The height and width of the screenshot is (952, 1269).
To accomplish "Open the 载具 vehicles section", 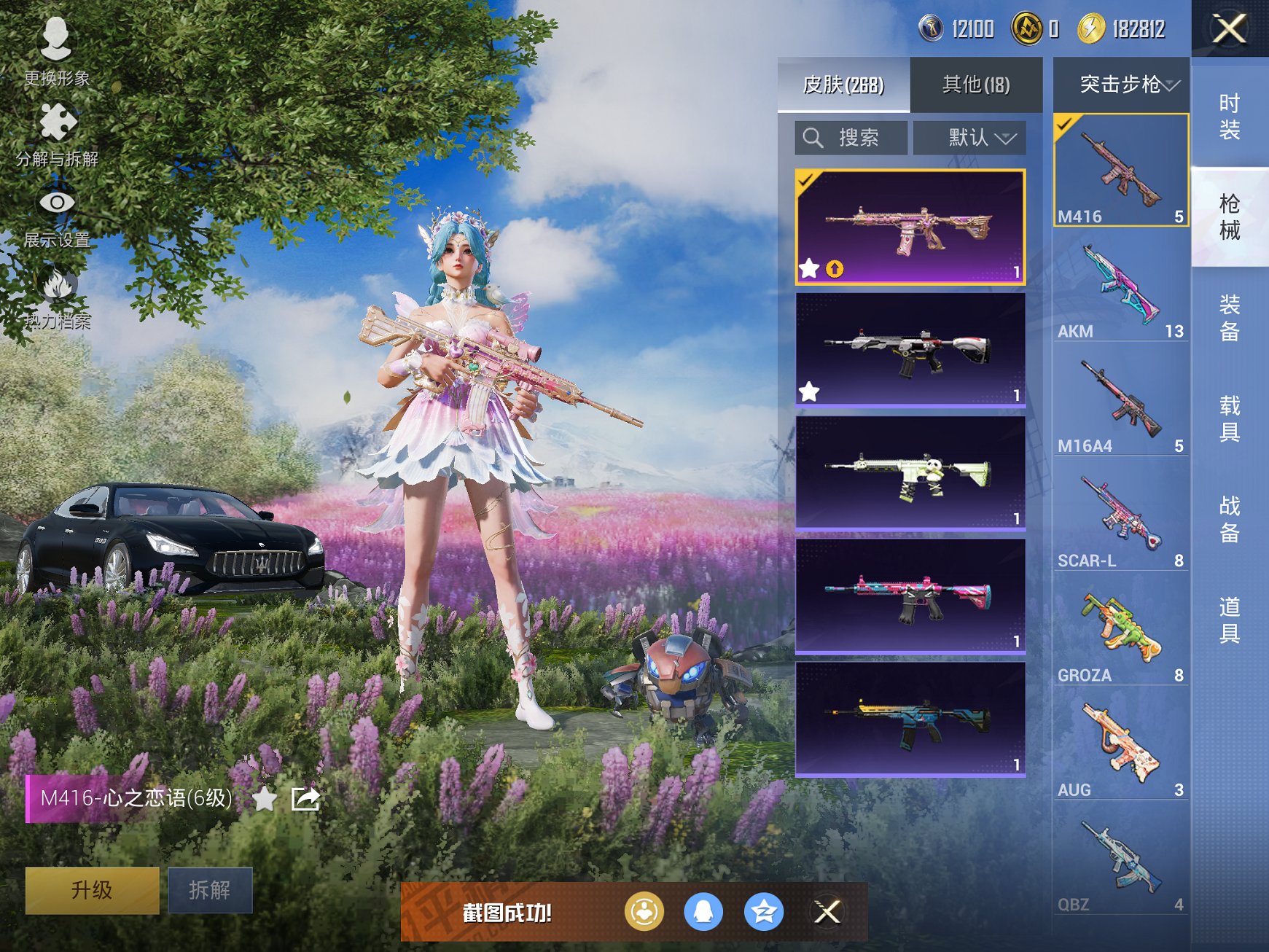I will [1230, 418].
